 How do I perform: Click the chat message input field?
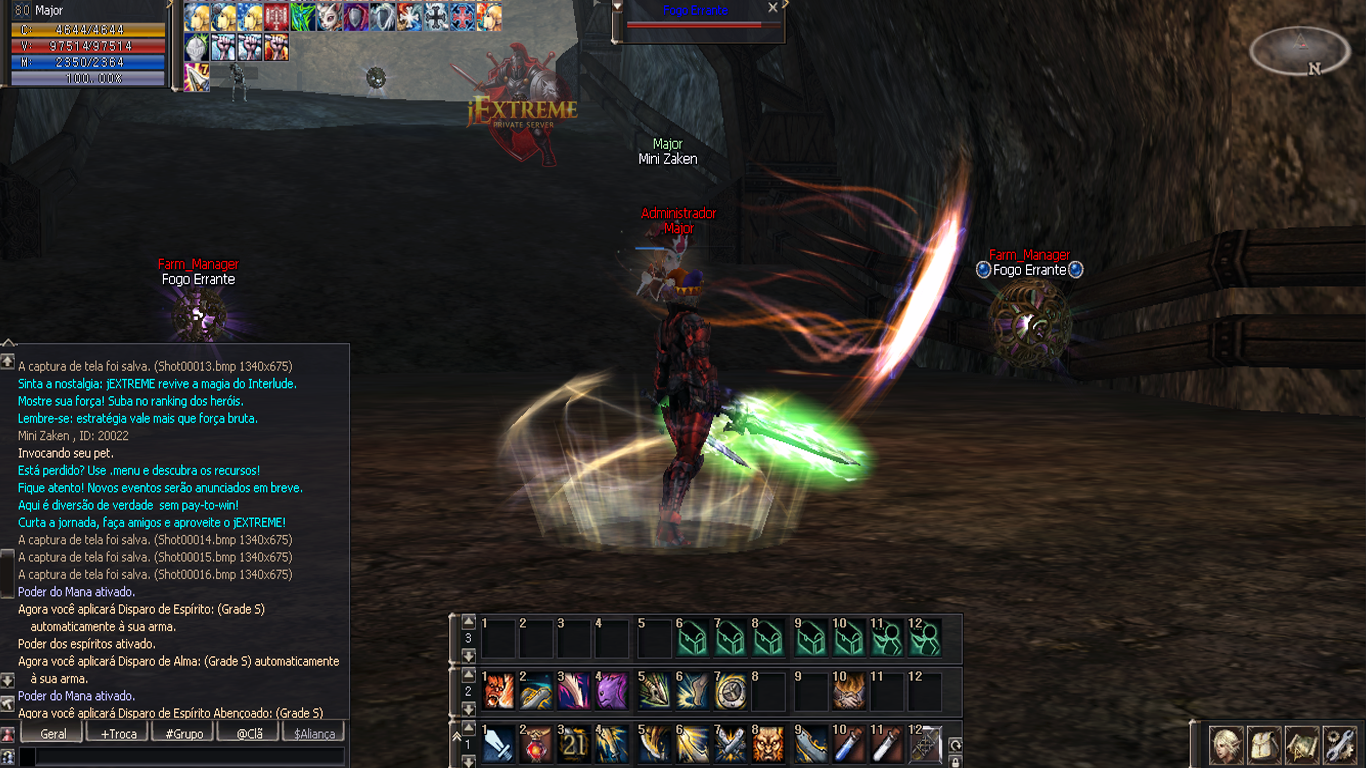click(185, 757)
